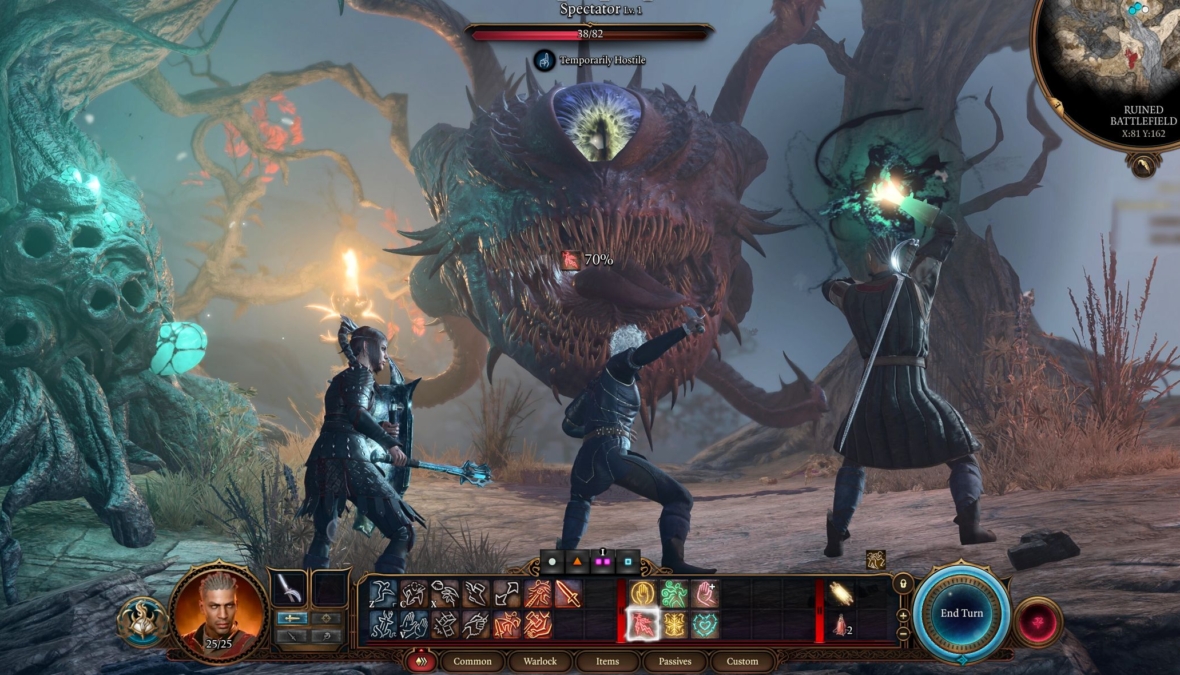Select the equipped melee weapon slot
The image size is (1180, 675).
[290, 588]
